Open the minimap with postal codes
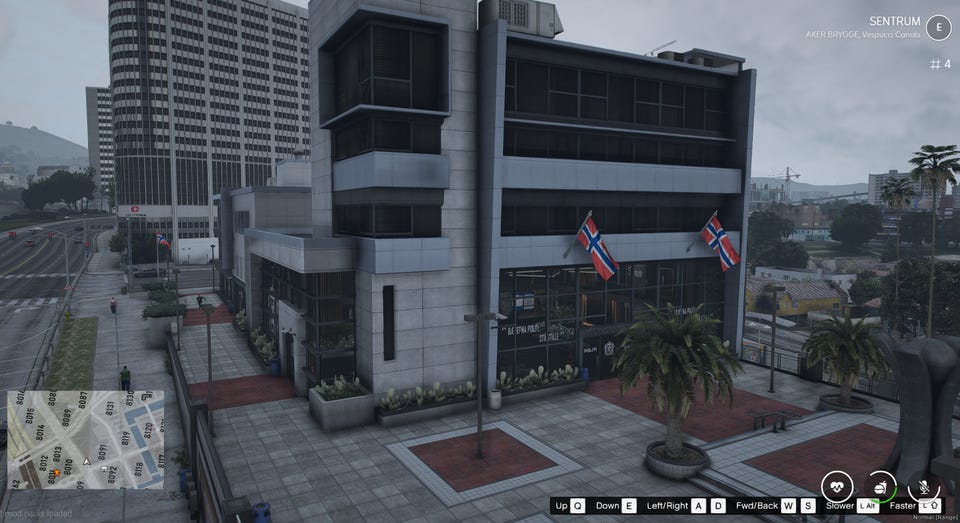 [85, 439]
